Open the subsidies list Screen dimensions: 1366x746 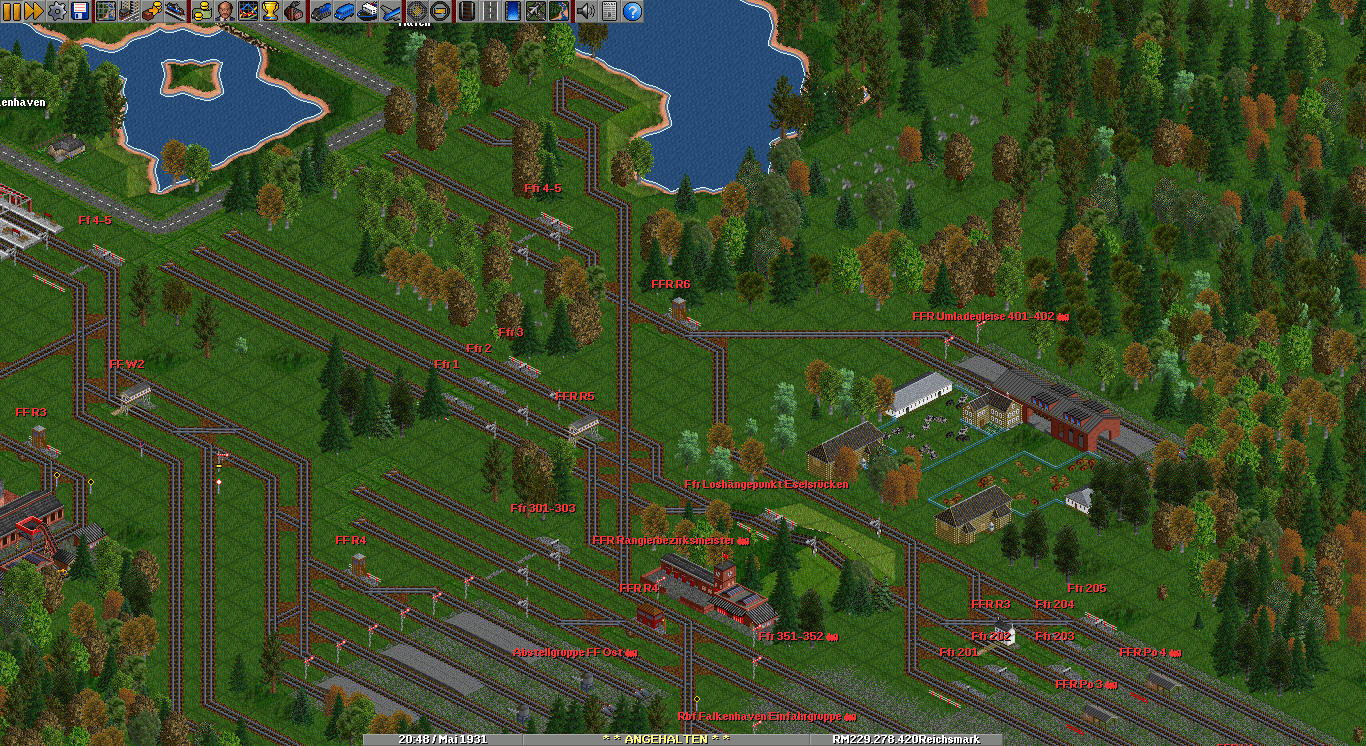pos(152,11)
